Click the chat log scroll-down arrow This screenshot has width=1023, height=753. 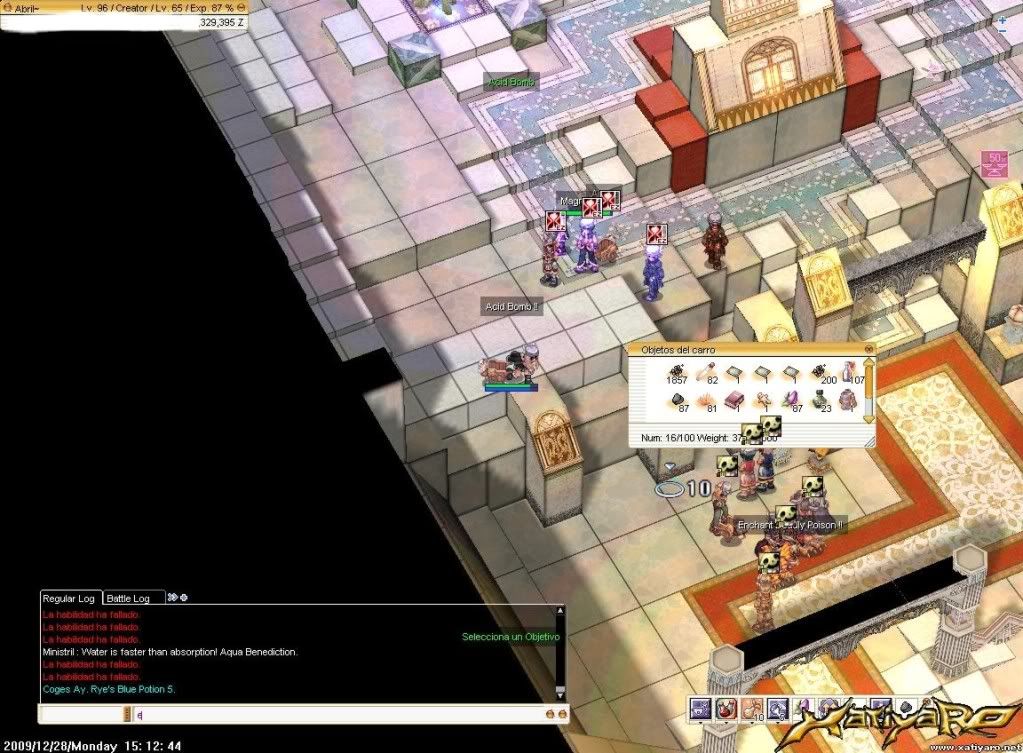[x=560, y=692]
